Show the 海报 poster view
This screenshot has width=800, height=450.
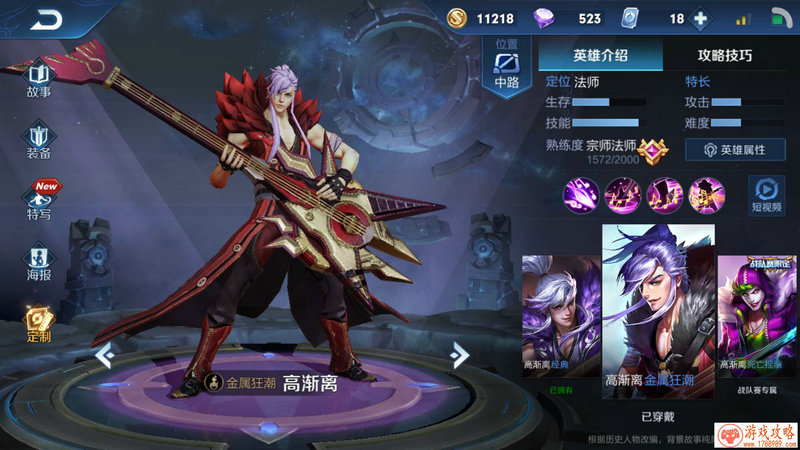coord(39,262)
